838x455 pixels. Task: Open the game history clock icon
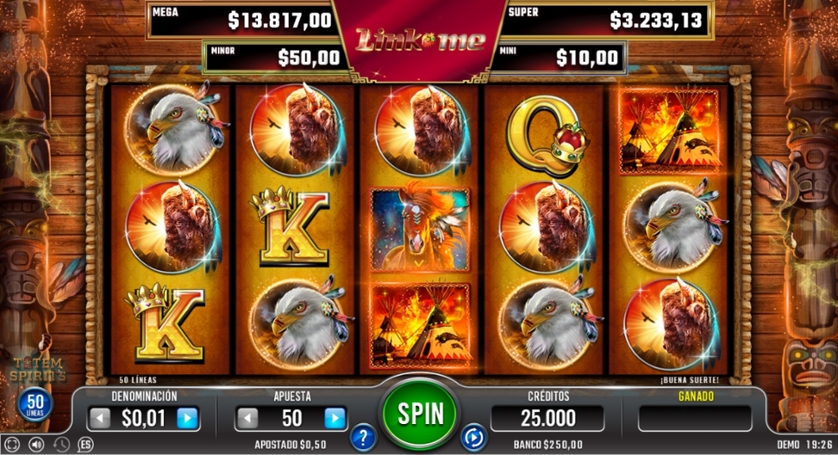click(x=61, y=444)
